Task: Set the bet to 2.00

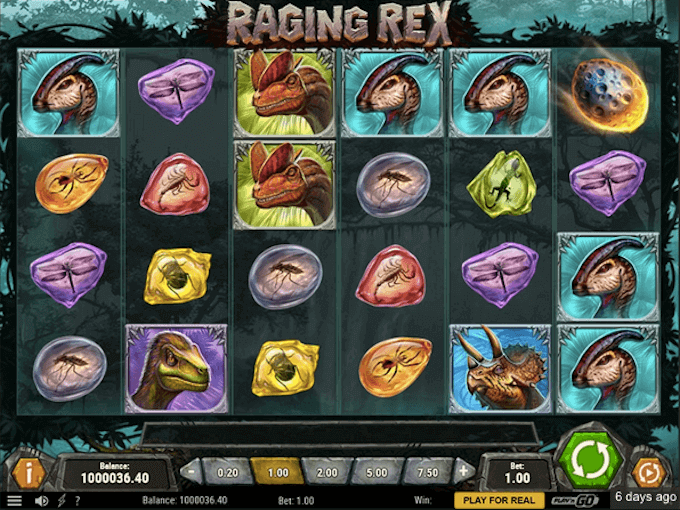Action: click(x=326, y=470)
